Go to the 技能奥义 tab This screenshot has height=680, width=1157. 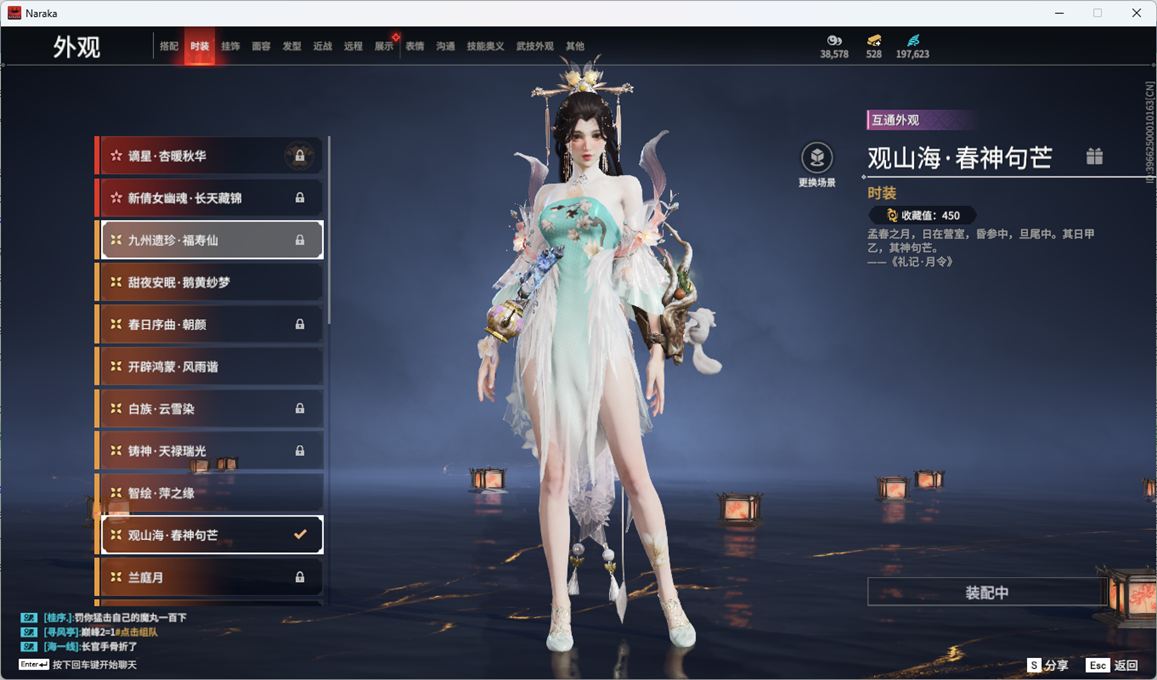pos(486,46)
